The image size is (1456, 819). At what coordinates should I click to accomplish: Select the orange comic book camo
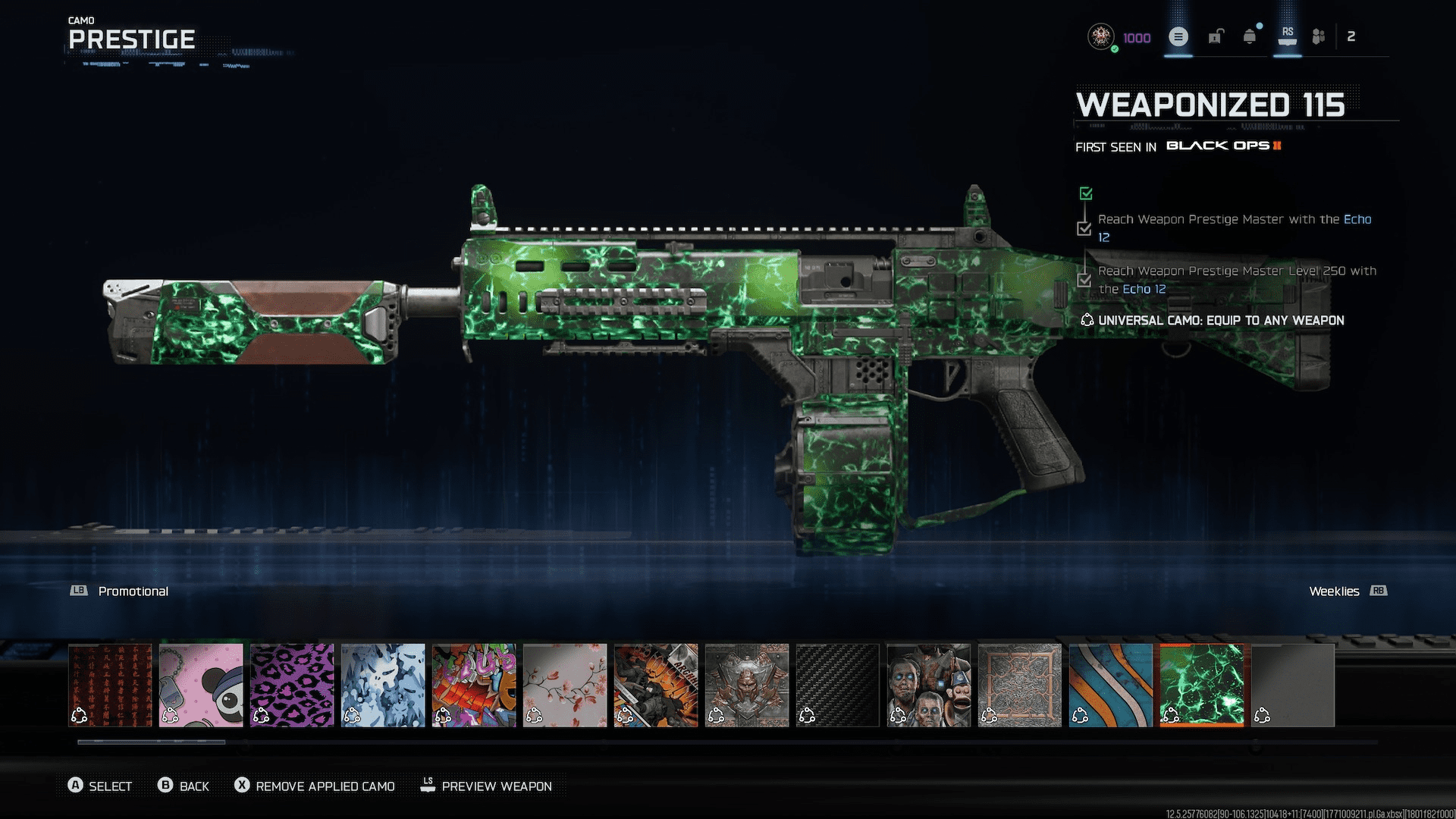pos(656,685)
